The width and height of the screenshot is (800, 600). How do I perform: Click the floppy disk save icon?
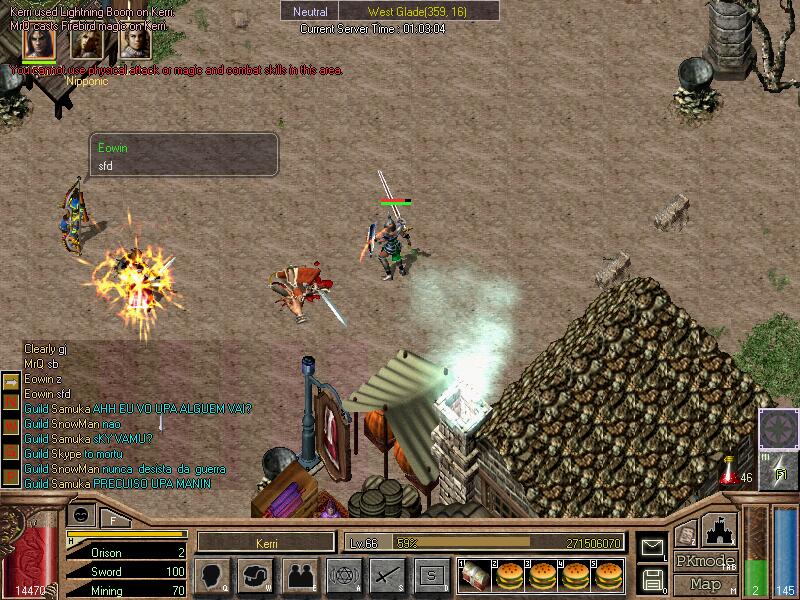tap(651, 578)
